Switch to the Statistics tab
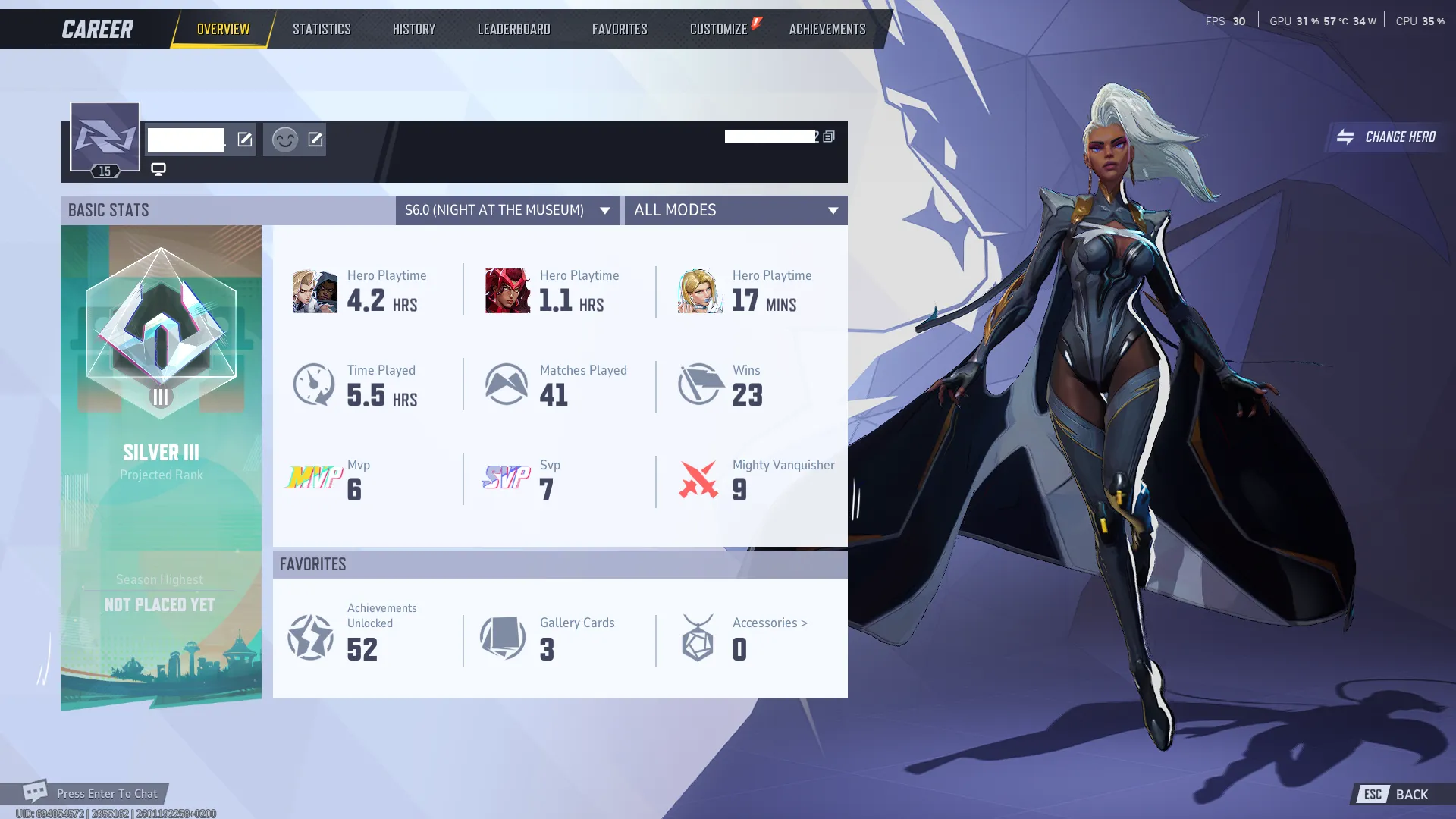Screen dimensions: 1456x819 tap(322, 28)
